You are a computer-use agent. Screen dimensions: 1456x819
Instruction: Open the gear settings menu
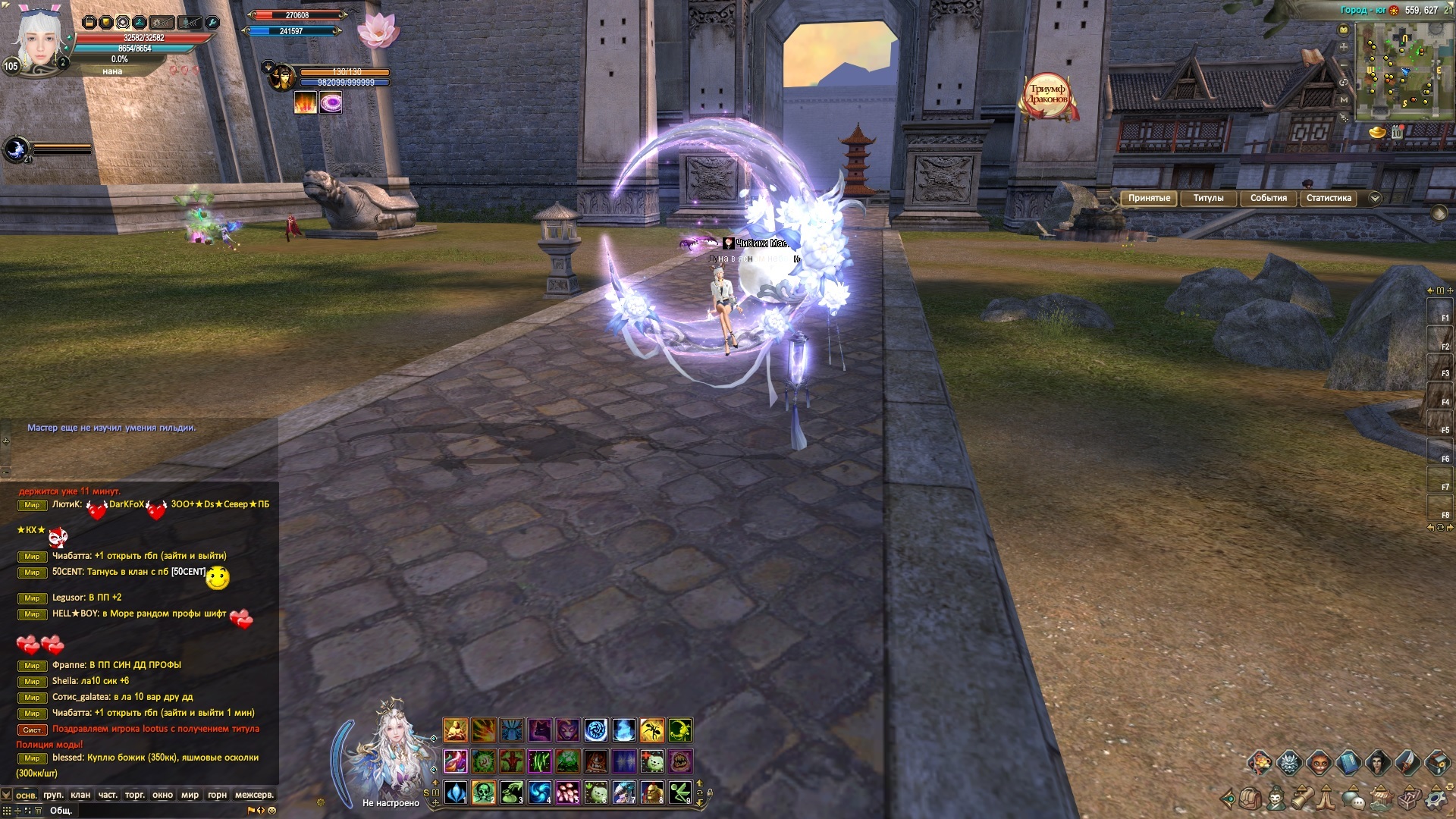(x=1436, y=799)
